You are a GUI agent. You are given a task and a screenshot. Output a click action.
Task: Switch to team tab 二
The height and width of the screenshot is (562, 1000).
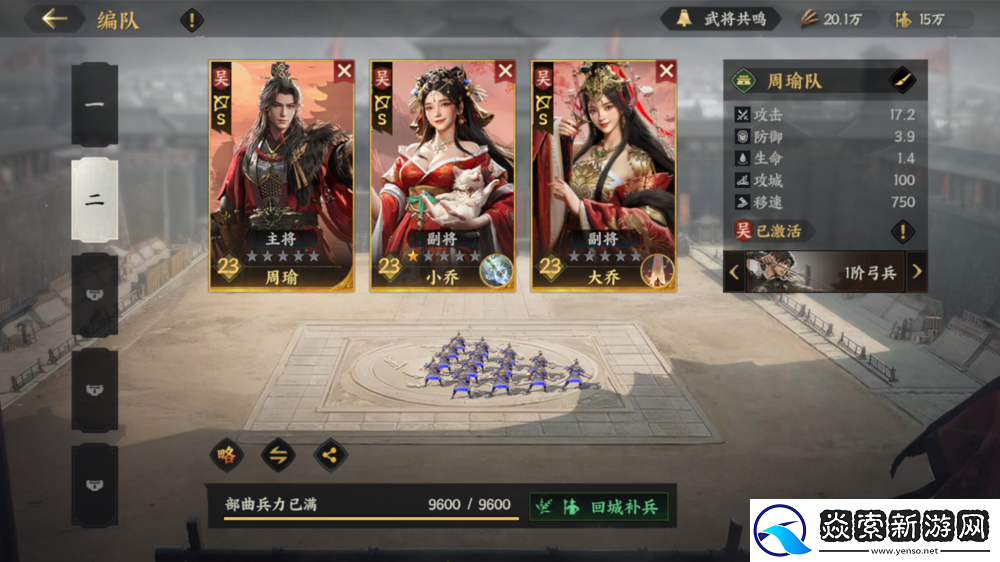[x=95, y=199]
